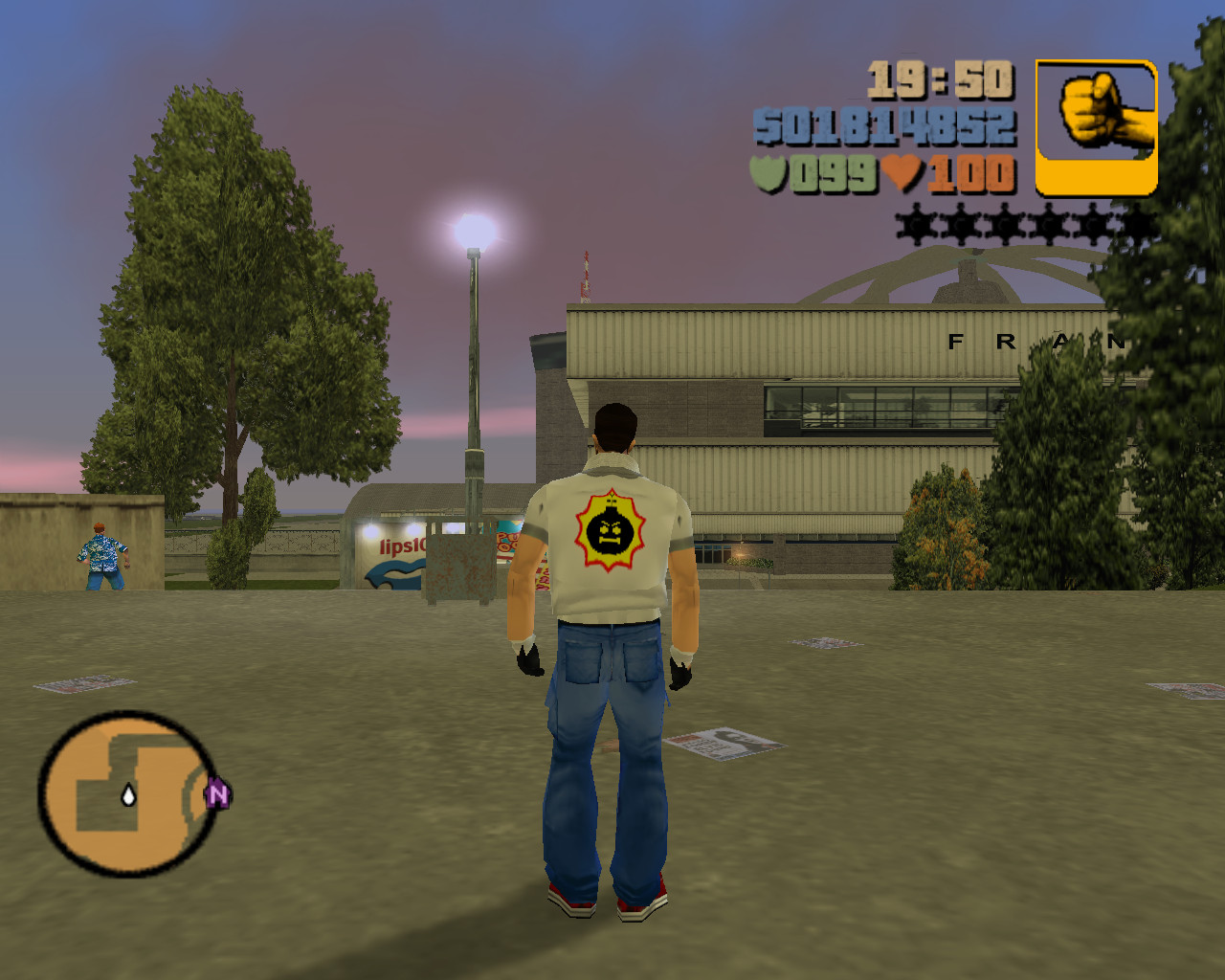The width and height of the screenshot is (1225, 980).
Task: Click the glowing street lamp light
Action: (x=472, y=230)
